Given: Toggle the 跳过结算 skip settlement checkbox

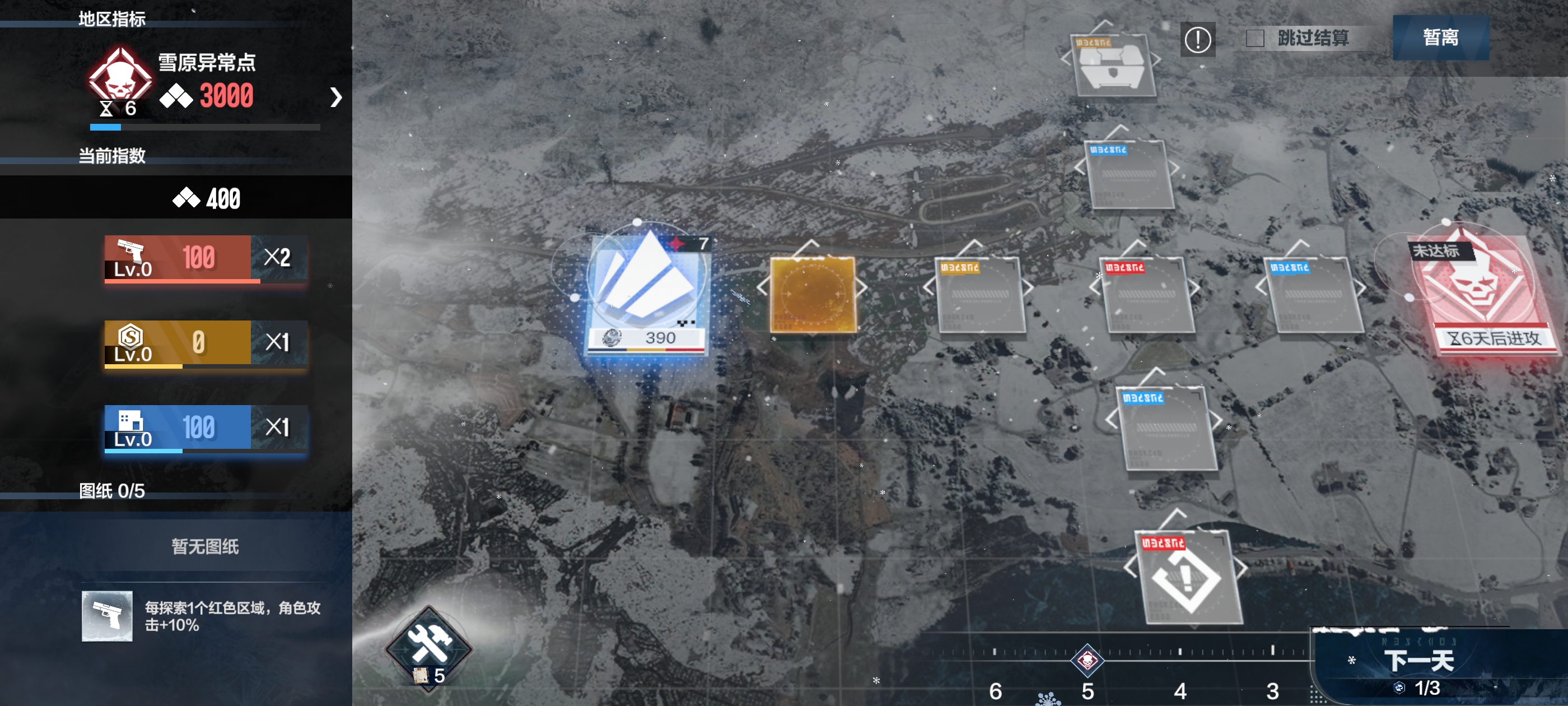Looking at the screenshot, I should (x=1254, y=38).
